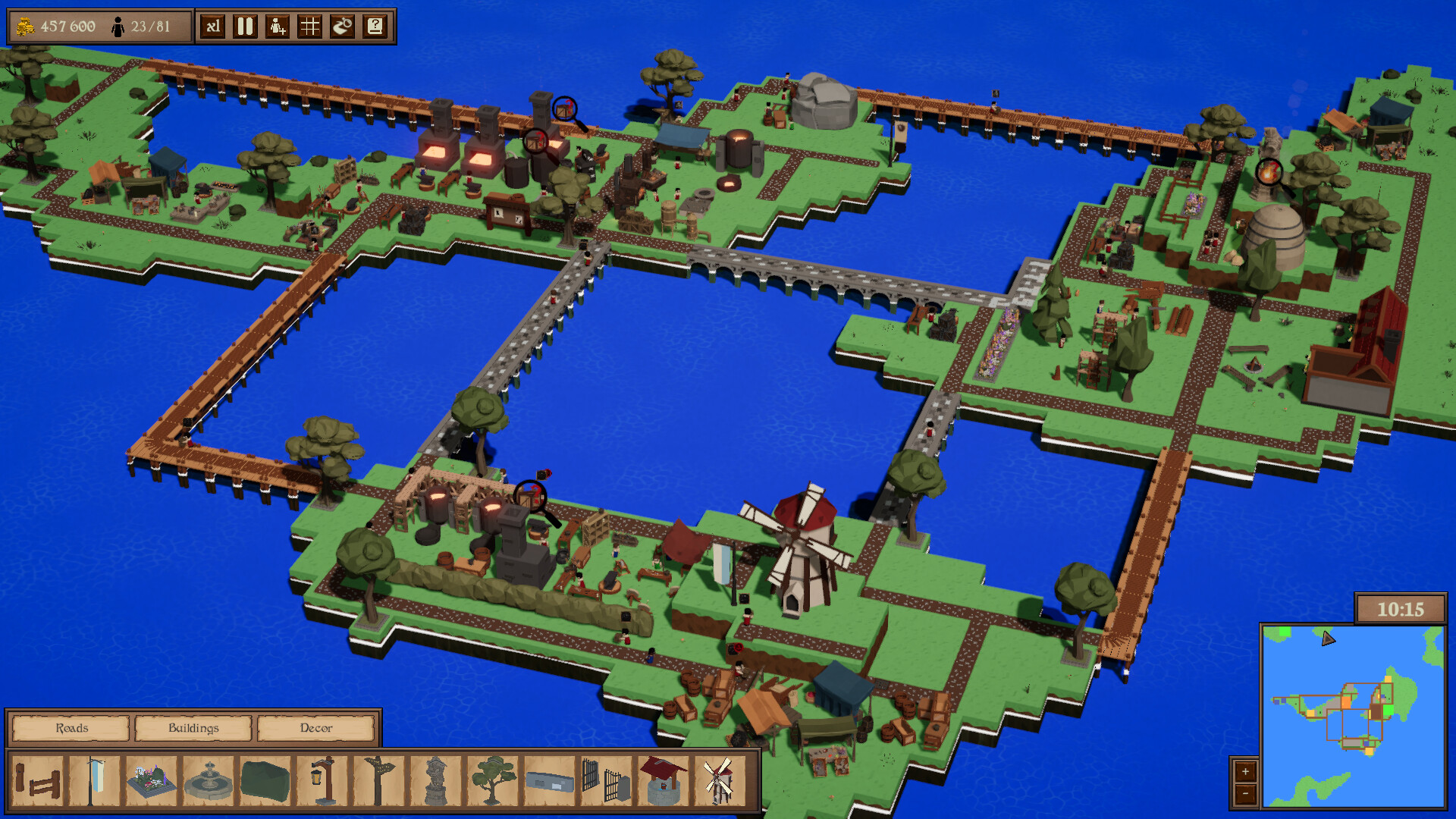This screenshot has width=1456, height=819.
Task: Select the game speed x1 icon
Action: point(212,26)
